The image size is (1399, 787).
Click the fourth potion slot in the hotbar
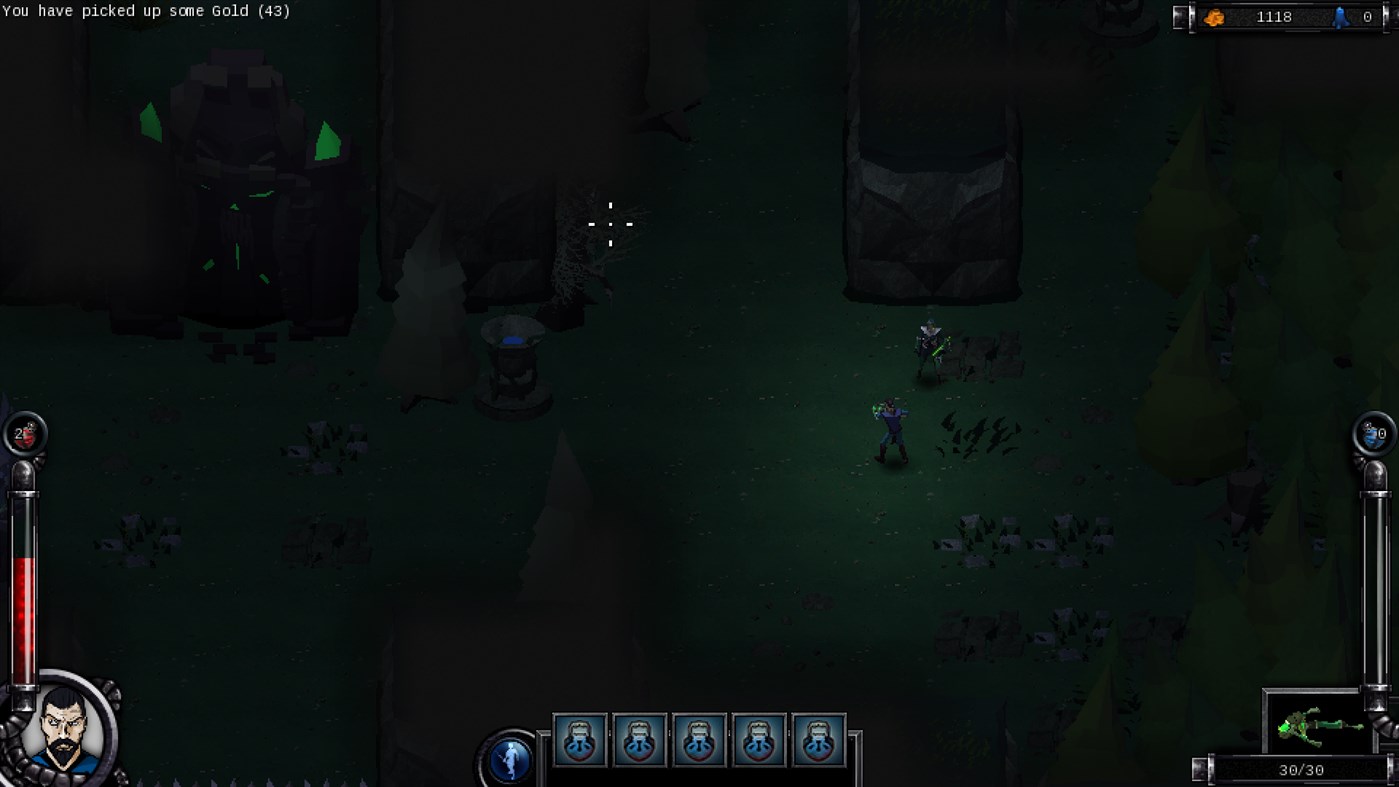click(x=759, y=740)
